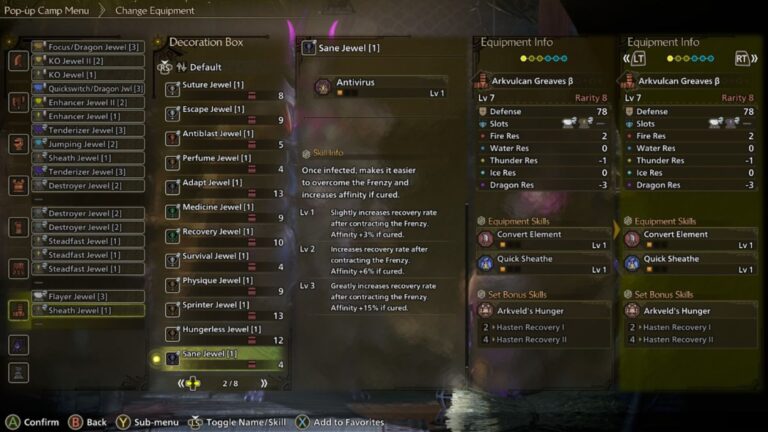Go to the next Decoration Box page
Image resolution: width=768 pixels, height=432 pixels.
[x=264, y=383]
